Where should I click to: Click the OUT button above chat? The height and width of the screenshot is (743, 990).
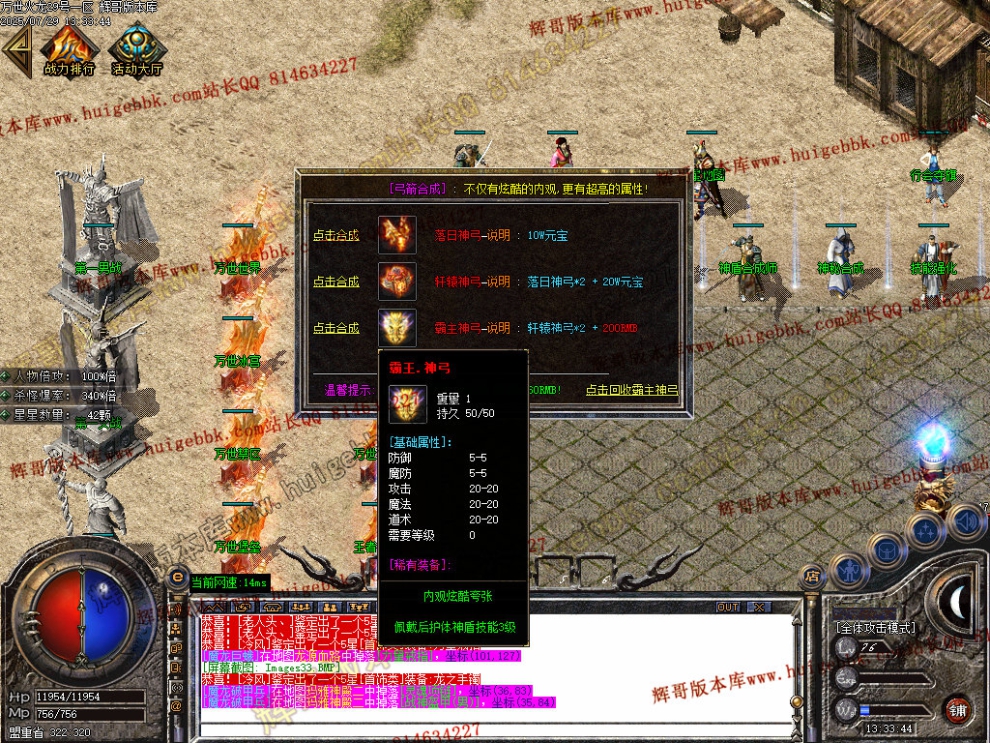pyautogui.click(x=728, y=607)
